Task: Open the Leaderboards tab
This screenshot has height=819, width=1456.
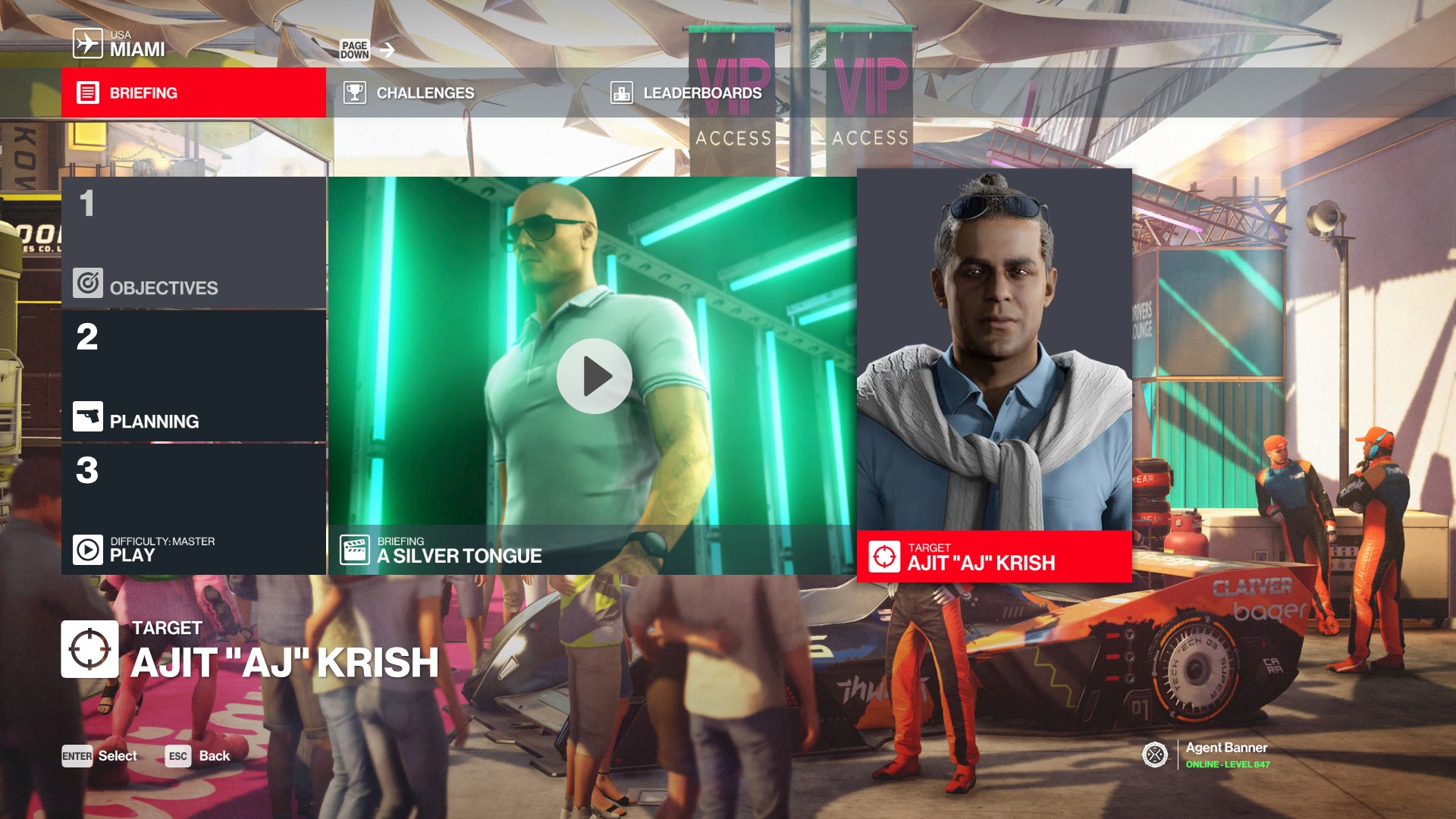Action: click(701, 93)
